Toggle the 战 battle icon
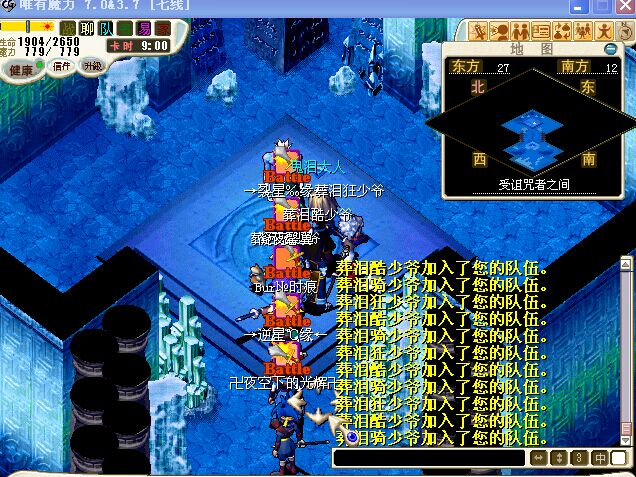 [68, 28]
